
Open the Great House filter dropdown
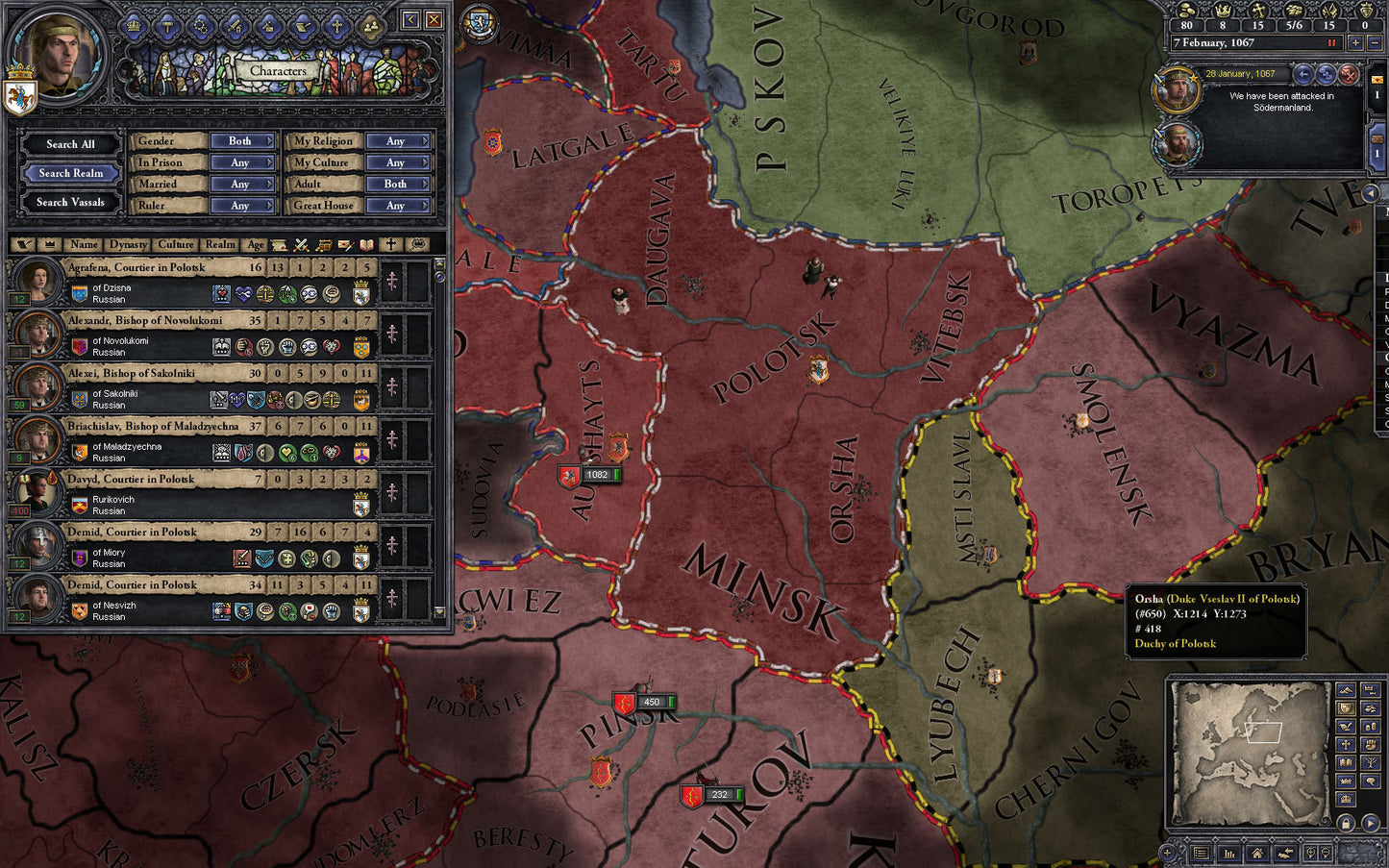(x=398, y=205)
